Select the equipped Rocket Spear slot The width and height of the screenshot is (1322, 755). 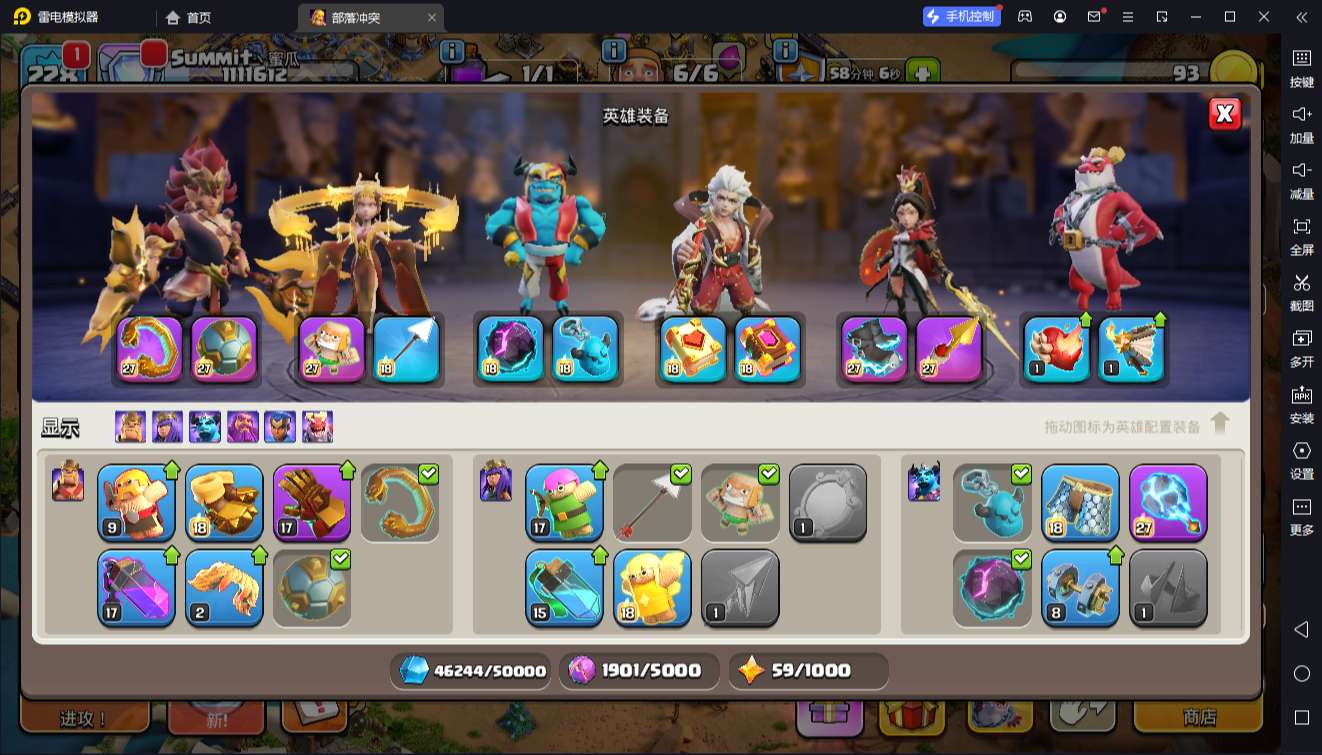click(949, 349)
